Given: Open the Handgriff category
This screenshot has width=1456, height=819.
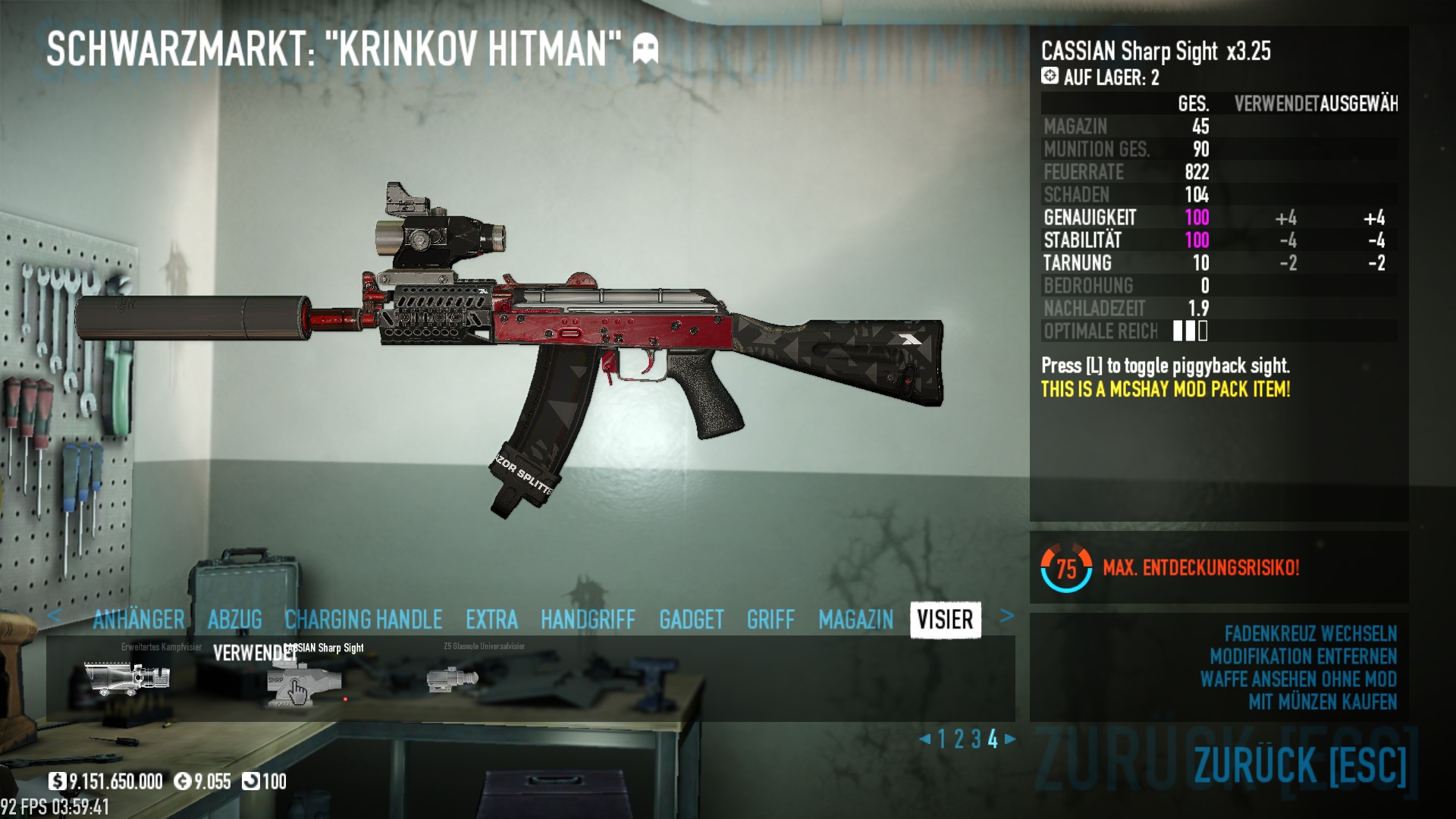Looking at the screenshot, I should 588,620.
